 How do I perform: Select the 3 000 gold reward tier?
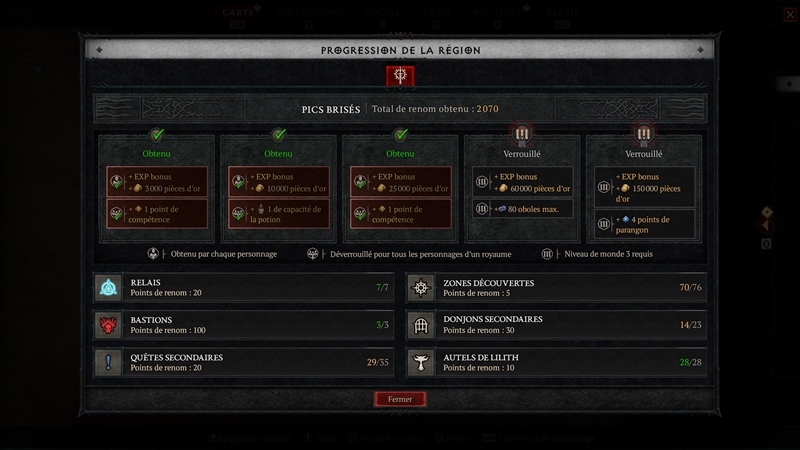pyautogui.click(x=156, y=188)
